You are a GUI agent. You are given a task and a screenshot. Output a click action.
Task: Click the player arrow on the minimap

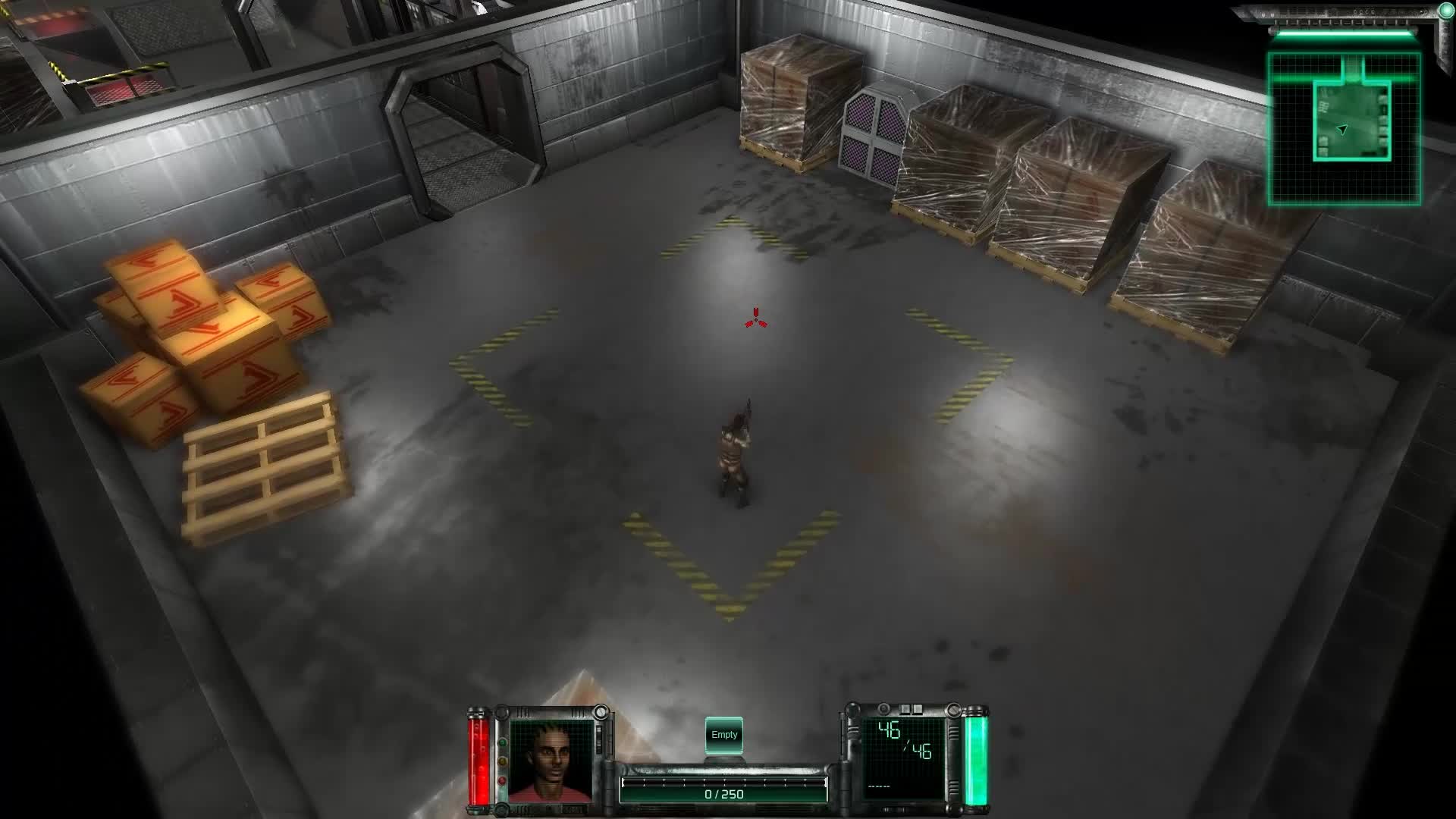(x=1341, y=130)
